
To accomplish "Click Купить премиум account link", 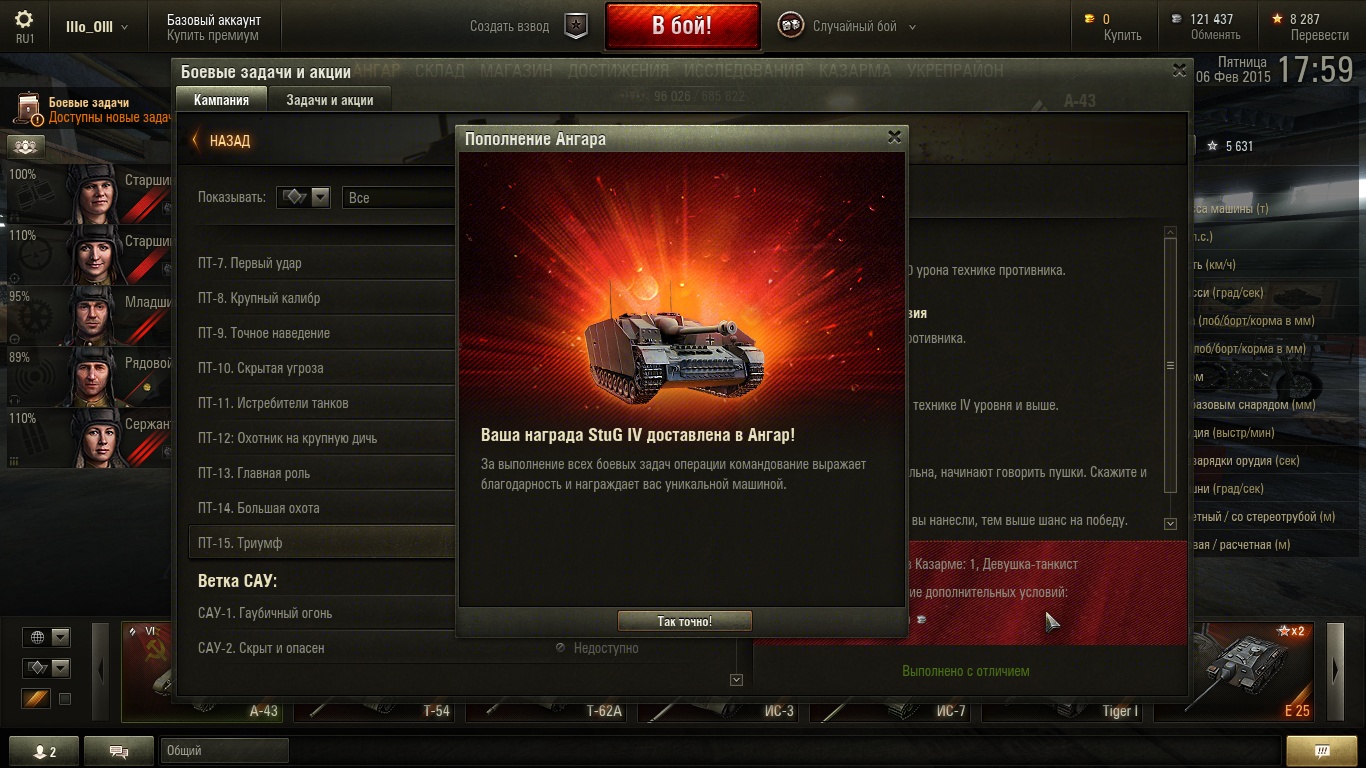I will pyautogui.click(x=212, y=35).
